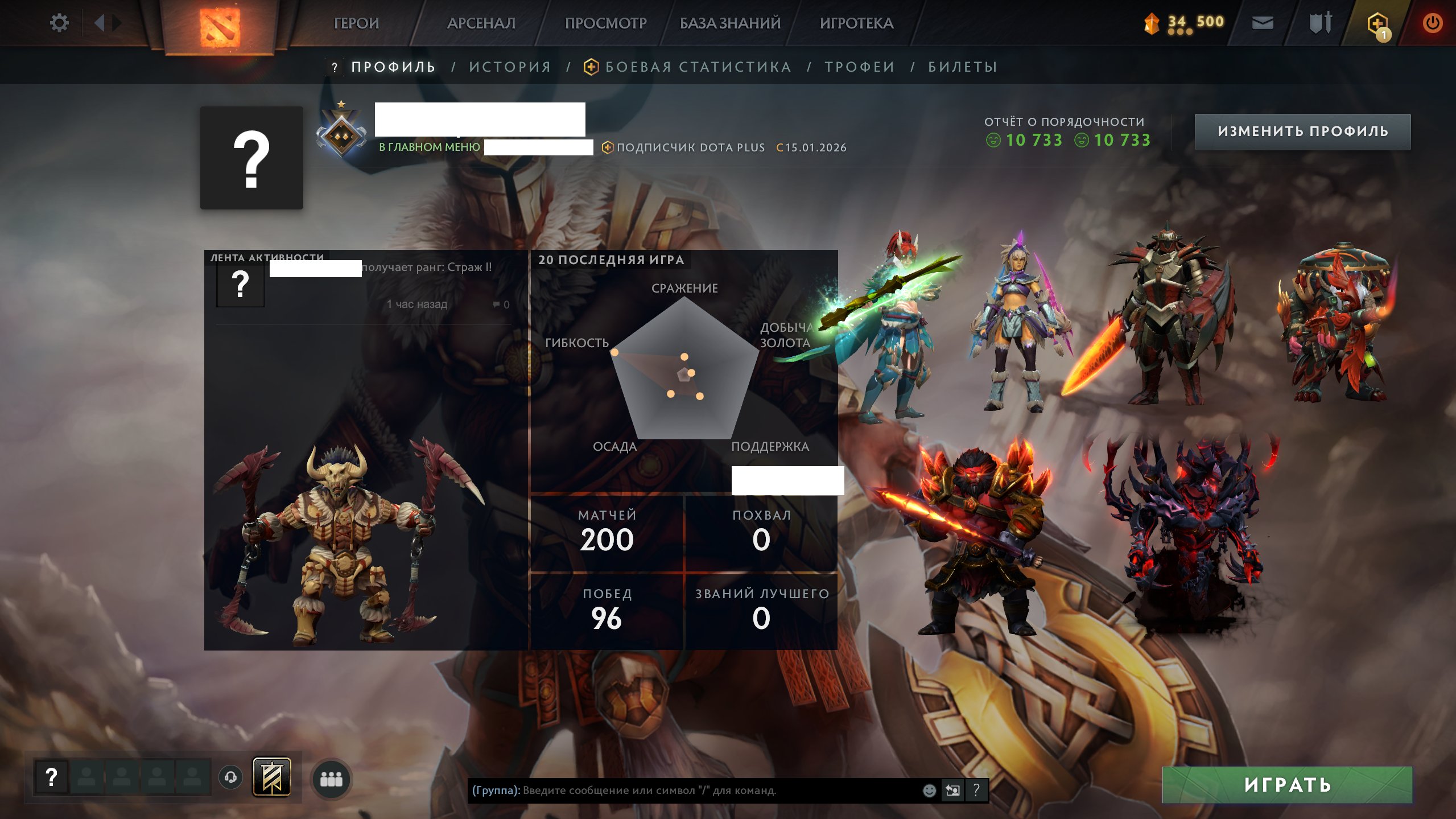Image resolution: width=1456 pixels, height=819 pixels.
Task: Open the mail envelope icon
Action: [1262, 23]
